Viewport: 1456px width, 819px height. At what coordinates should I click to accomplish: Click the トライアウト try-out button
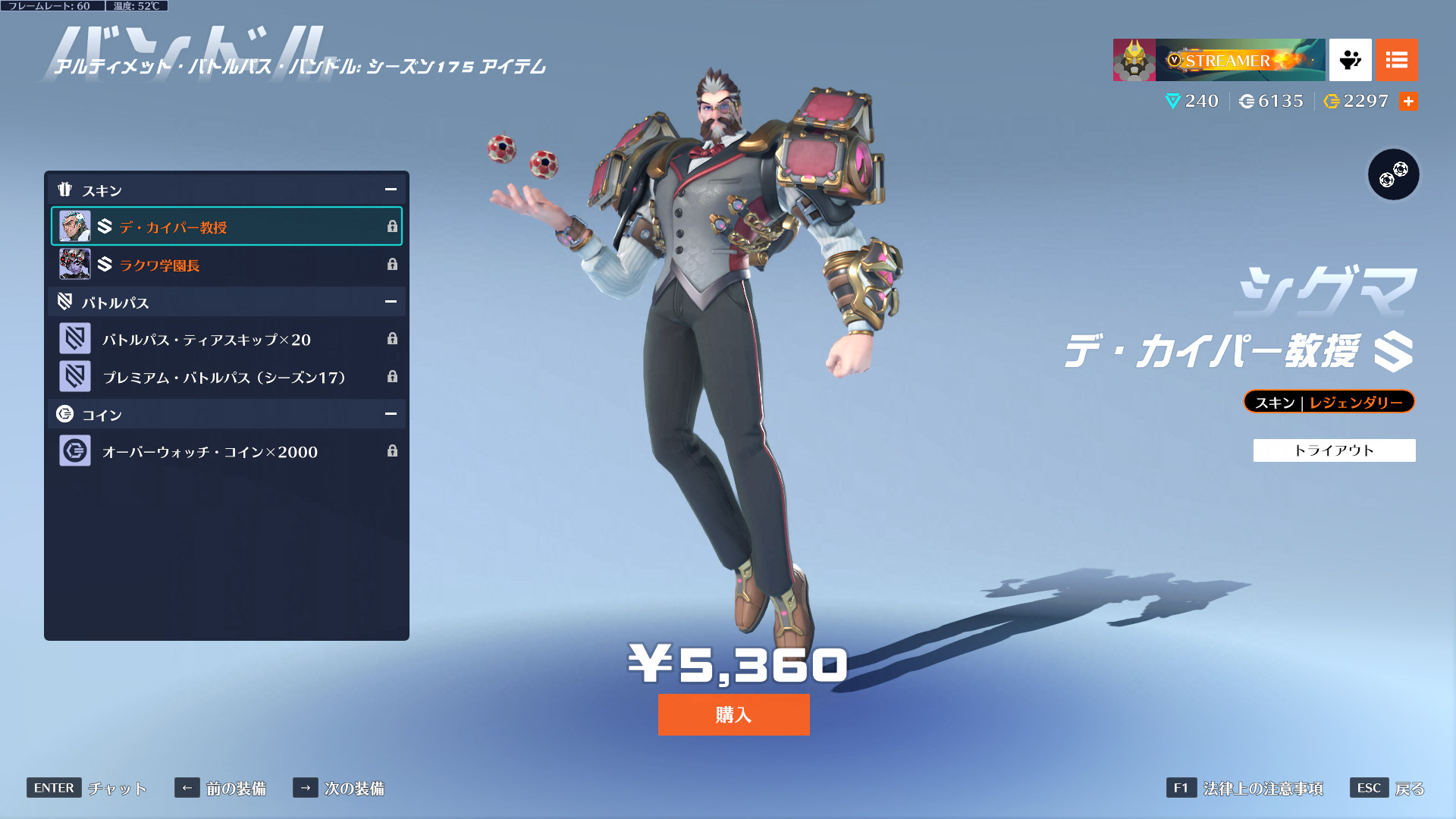tap(1334, 450)
